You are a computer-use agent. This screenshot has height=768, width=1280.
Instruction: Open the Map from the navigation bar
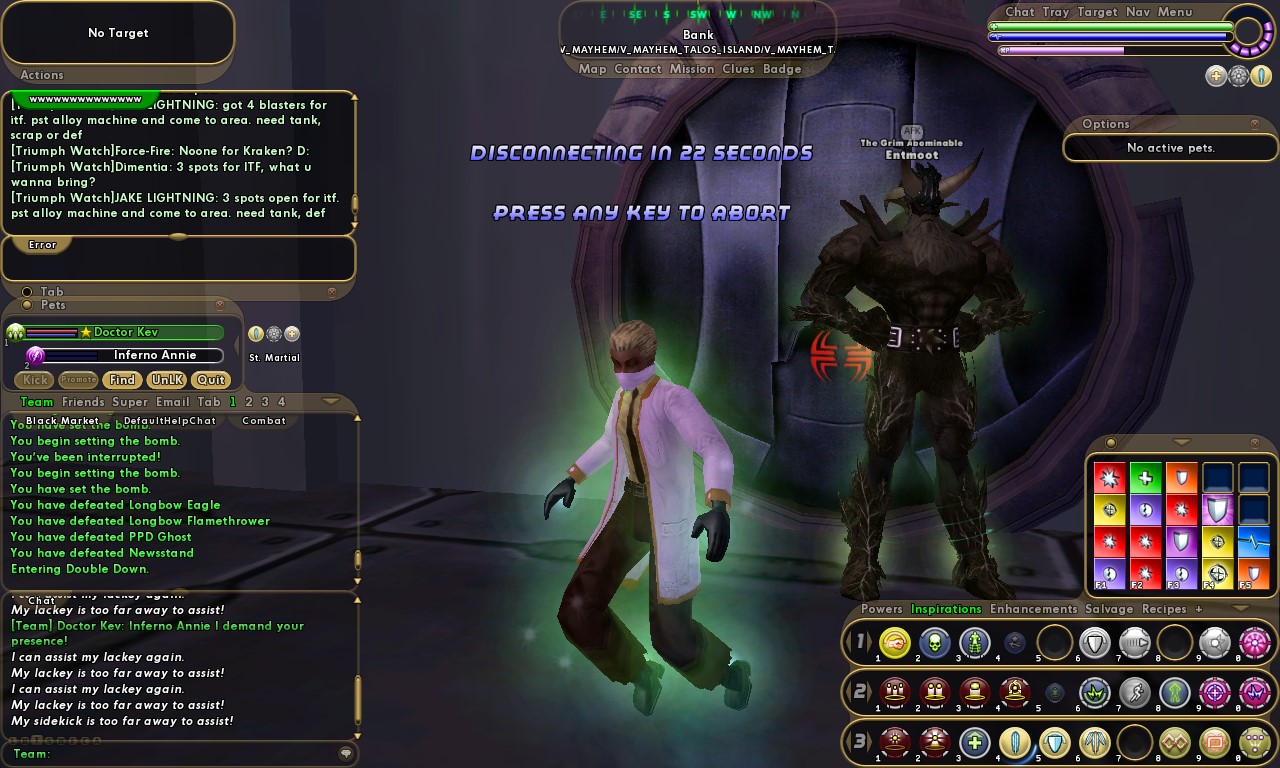[x=592, y=69]
